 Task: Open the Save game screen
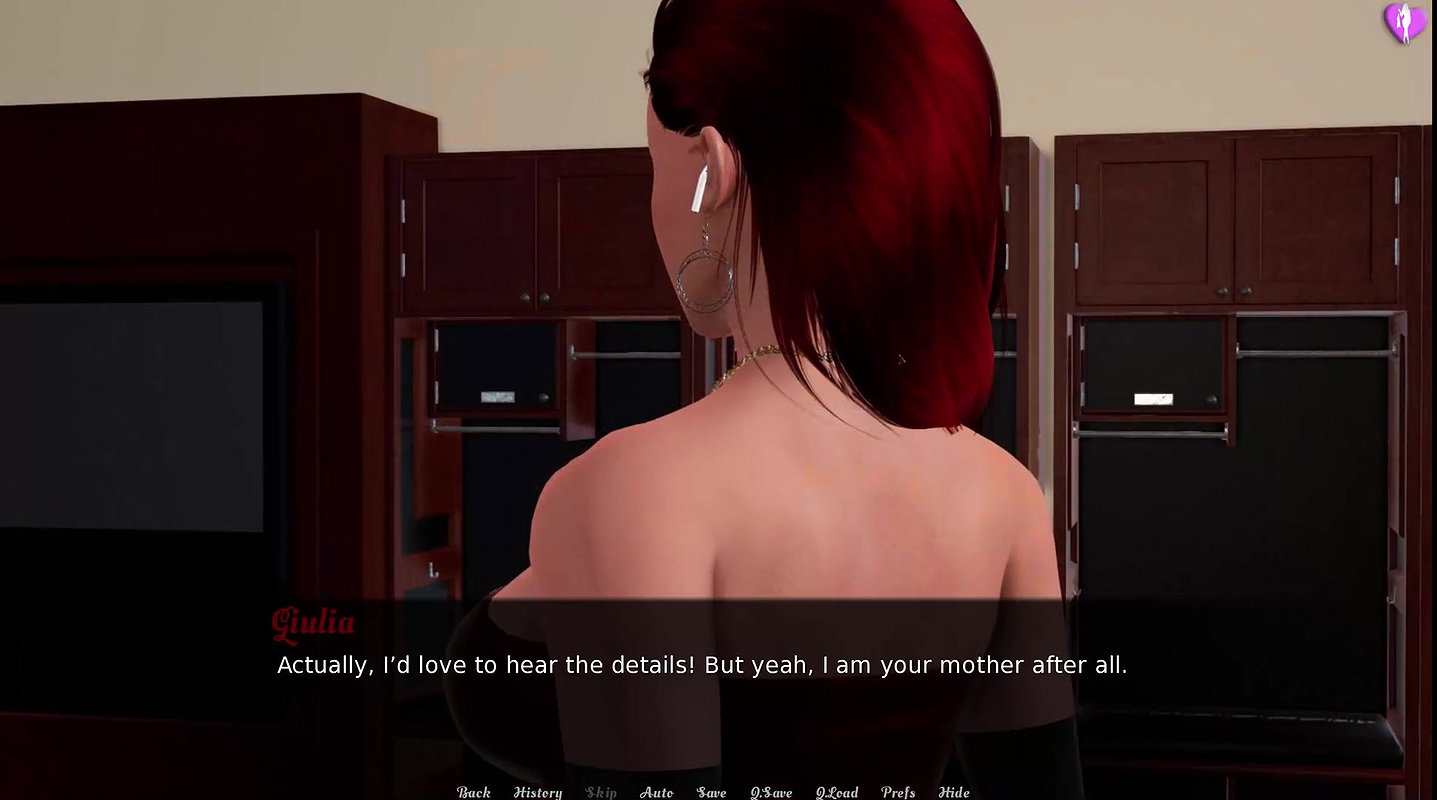pyautogui.click(x=710, y=791)
